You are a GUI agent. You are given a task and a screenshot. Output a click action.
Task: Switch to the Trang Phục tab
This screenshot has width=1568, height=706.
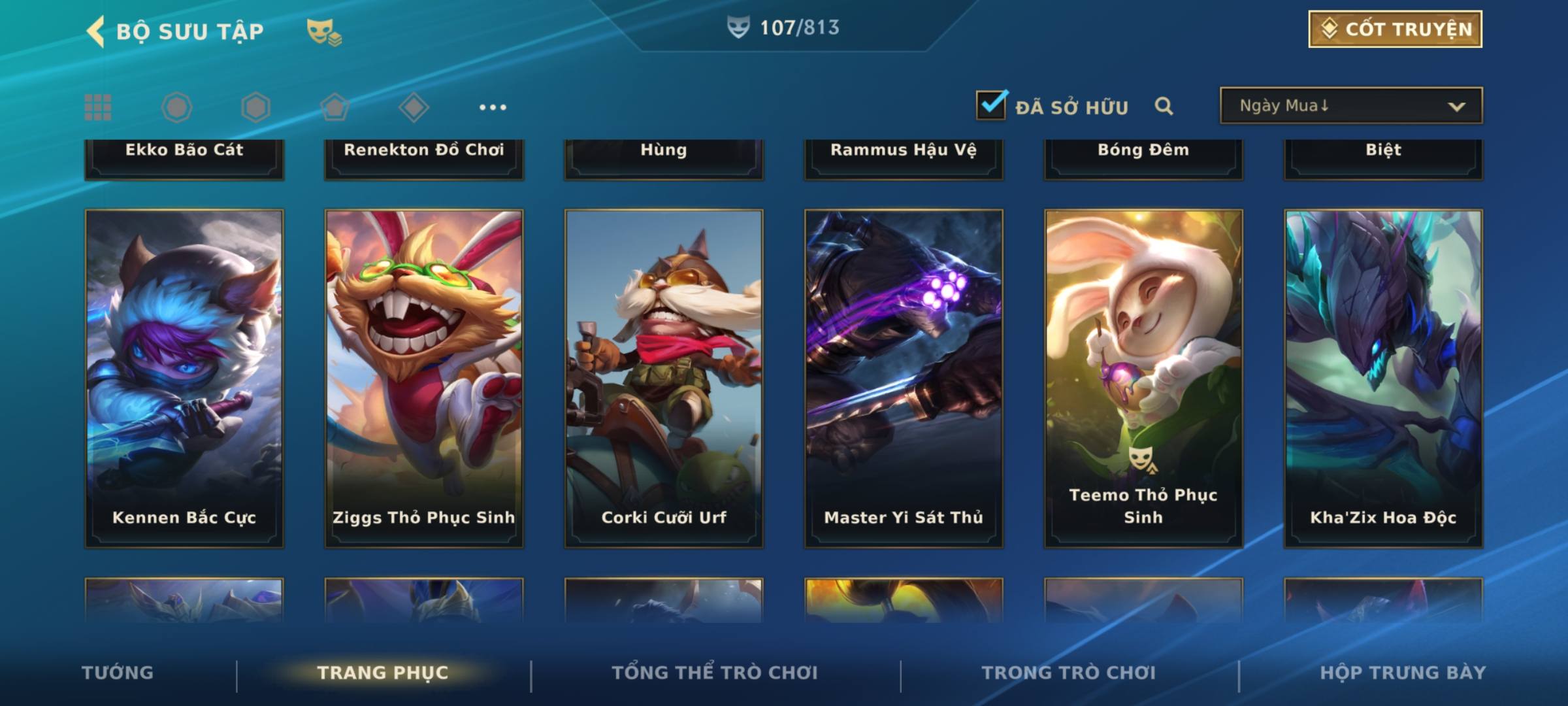pyautogui.click(x=383, y=673)
